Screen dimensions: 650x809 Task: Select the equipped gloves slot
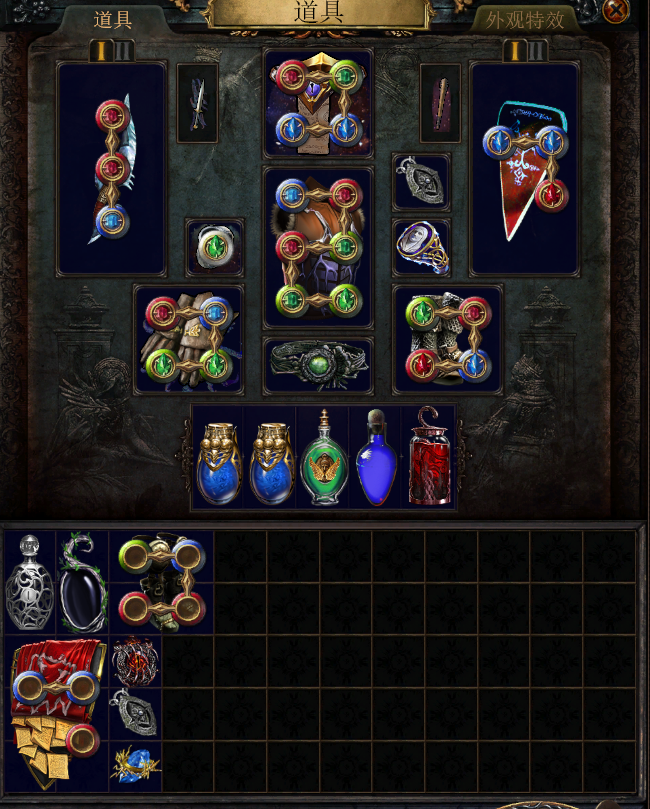[189, 339]
